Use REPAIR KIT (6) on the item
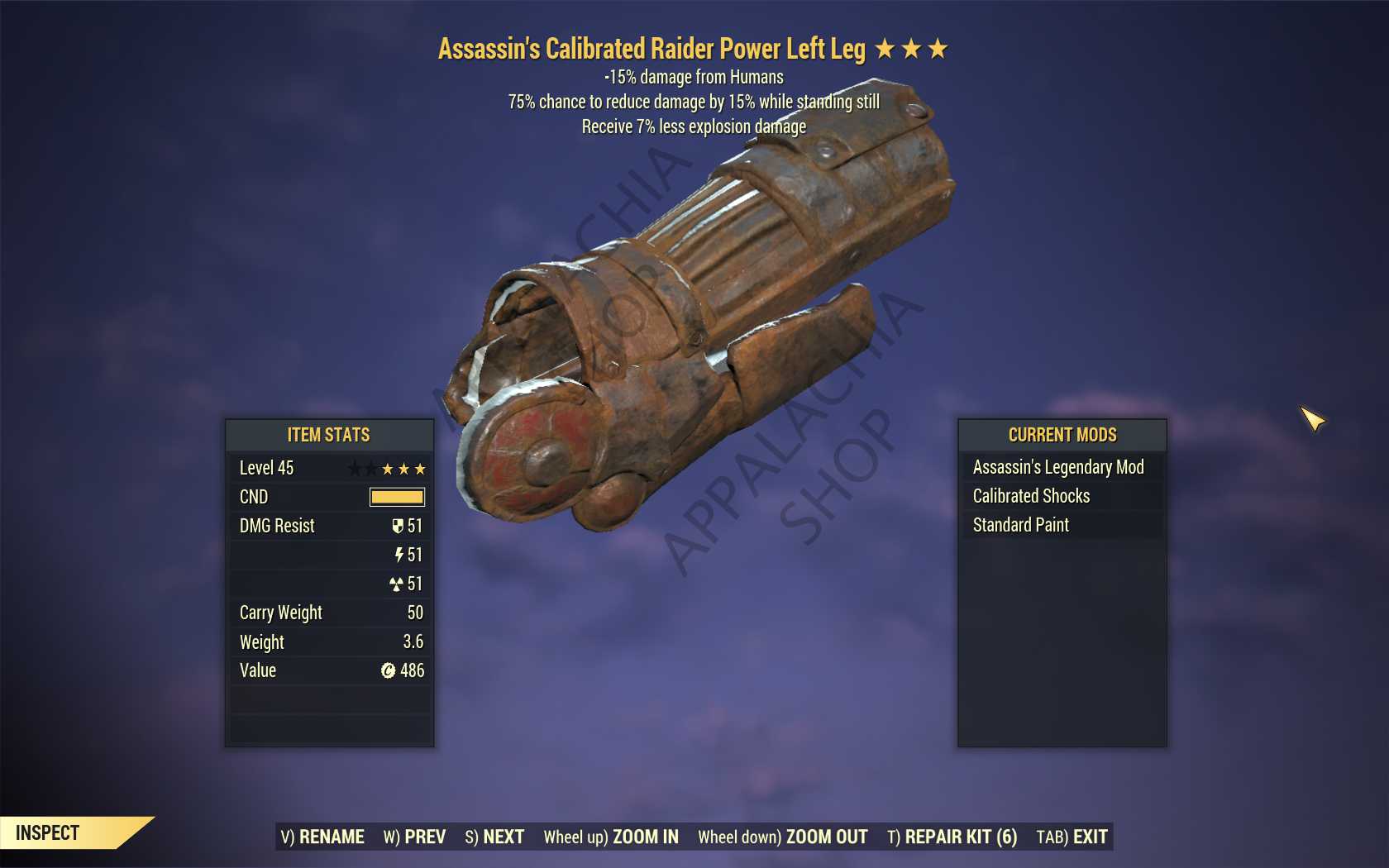 (x=952, y=837)
